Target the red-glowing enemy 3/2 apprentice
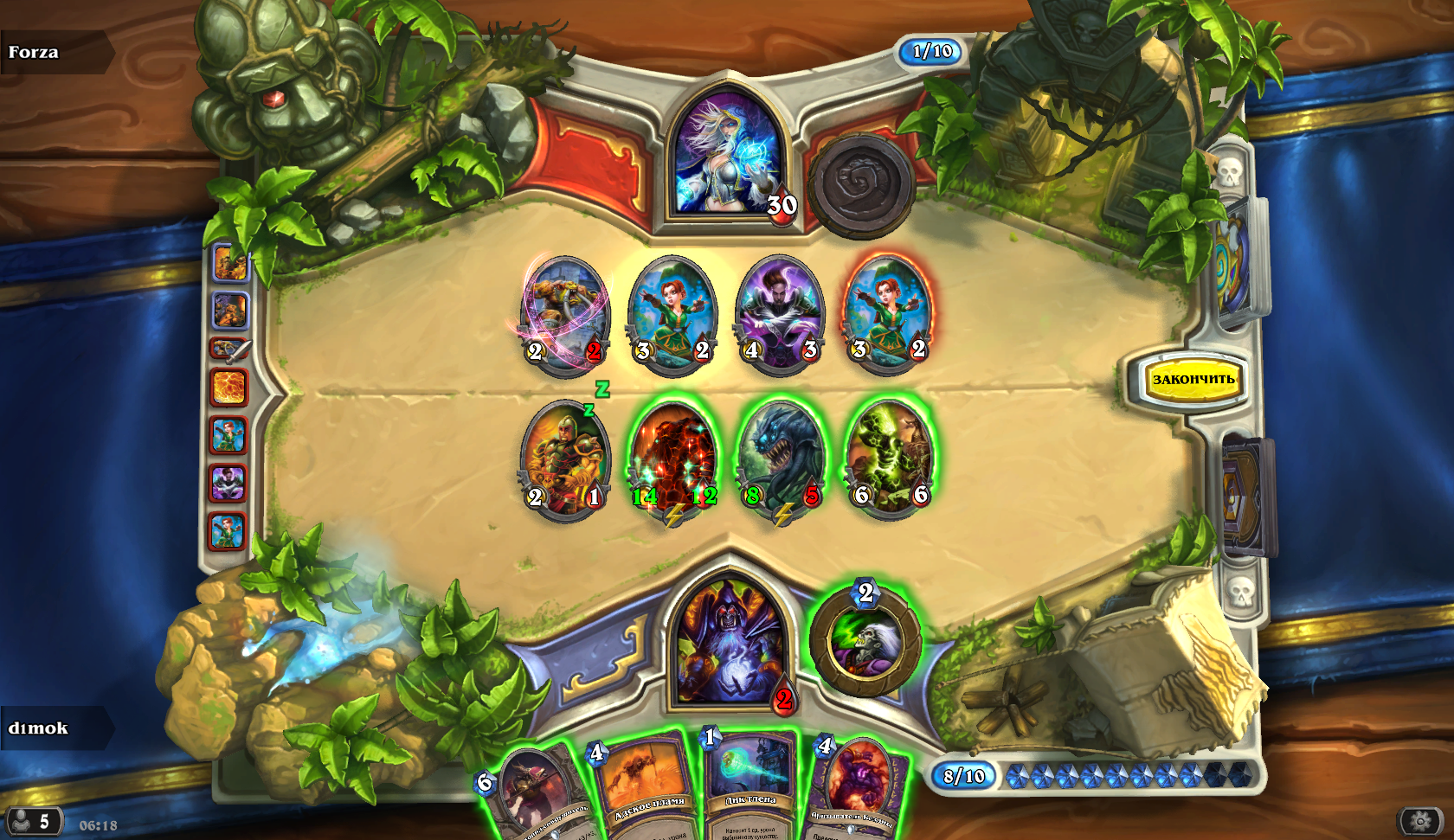The width and height of the screenshot is (1454, 840). click(x=888, y=311)
